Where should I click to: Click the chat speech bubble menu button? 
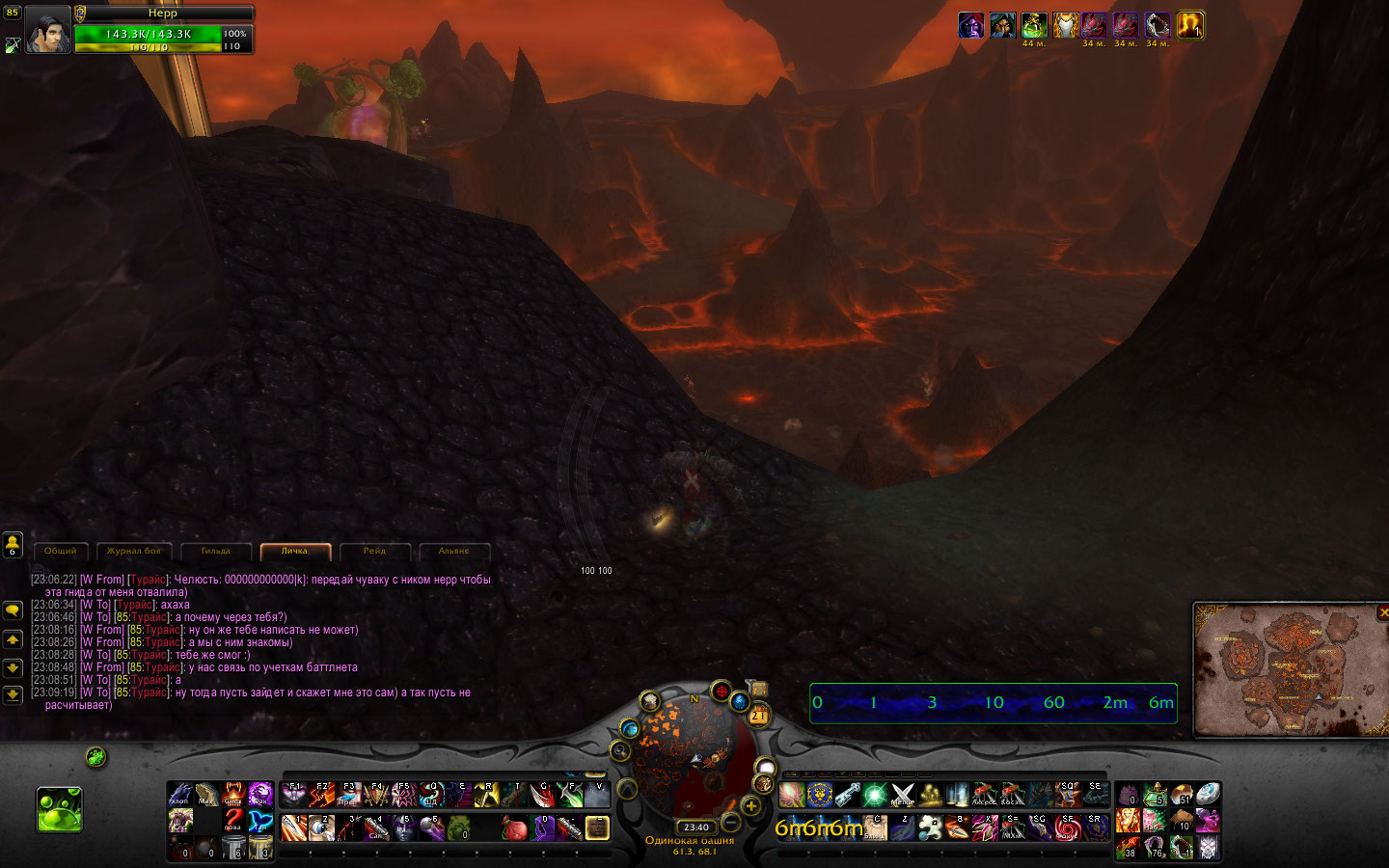point(13,610)
